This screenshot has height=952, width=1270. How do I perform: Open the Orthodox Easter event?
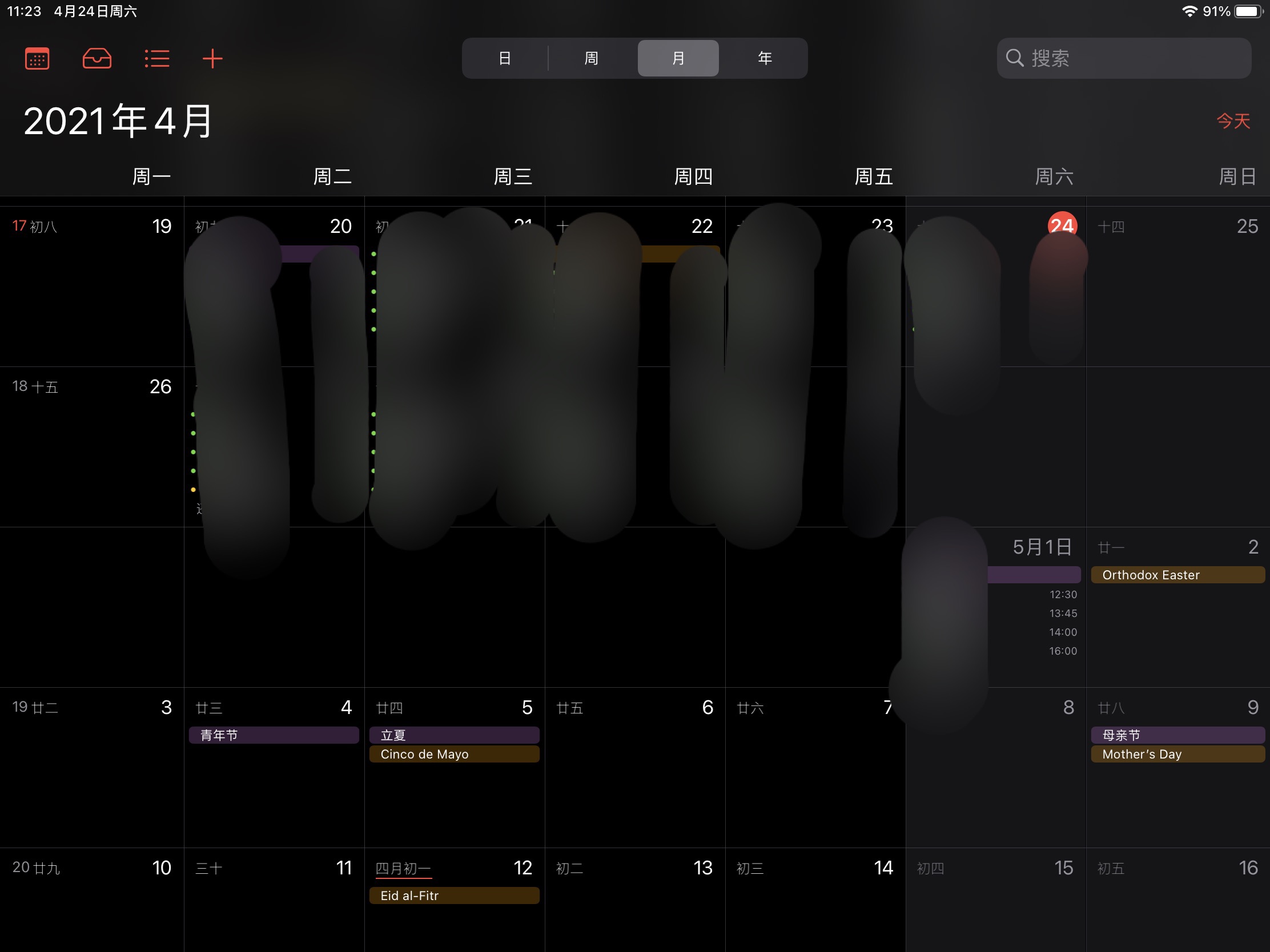click(1177, 575)
